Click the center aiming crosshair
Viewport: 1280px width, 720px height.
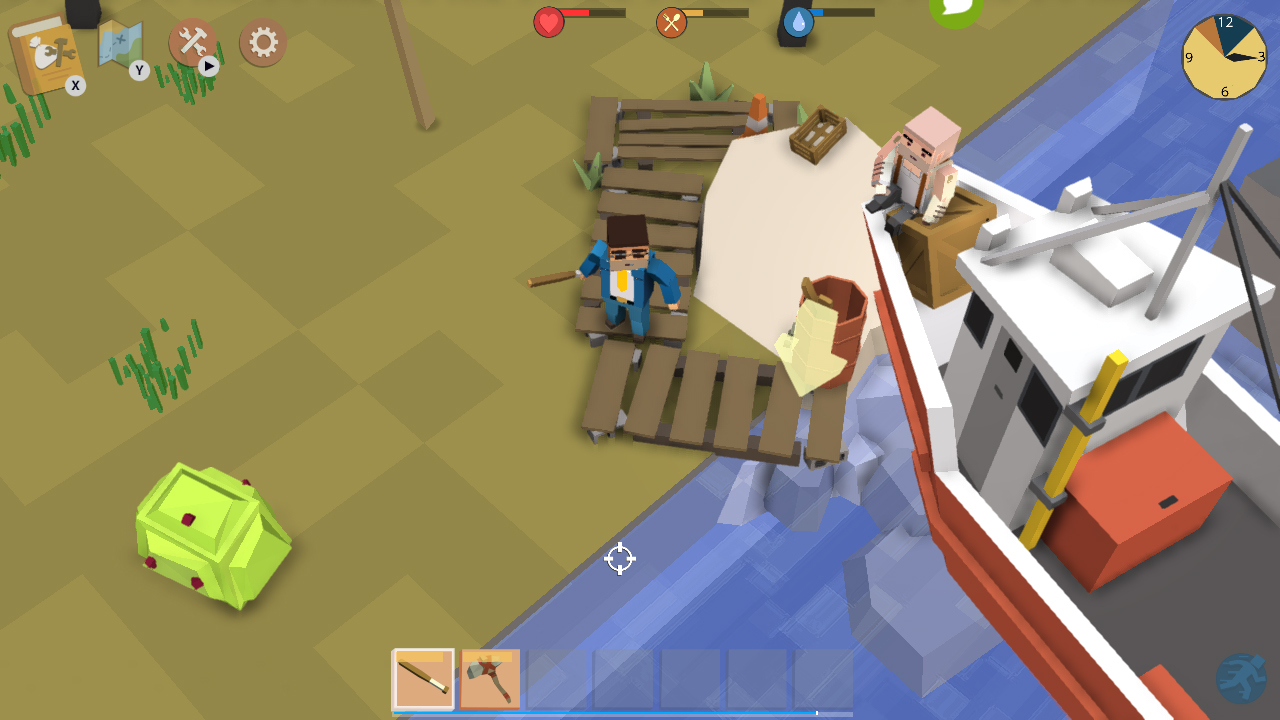pos(620,559)
